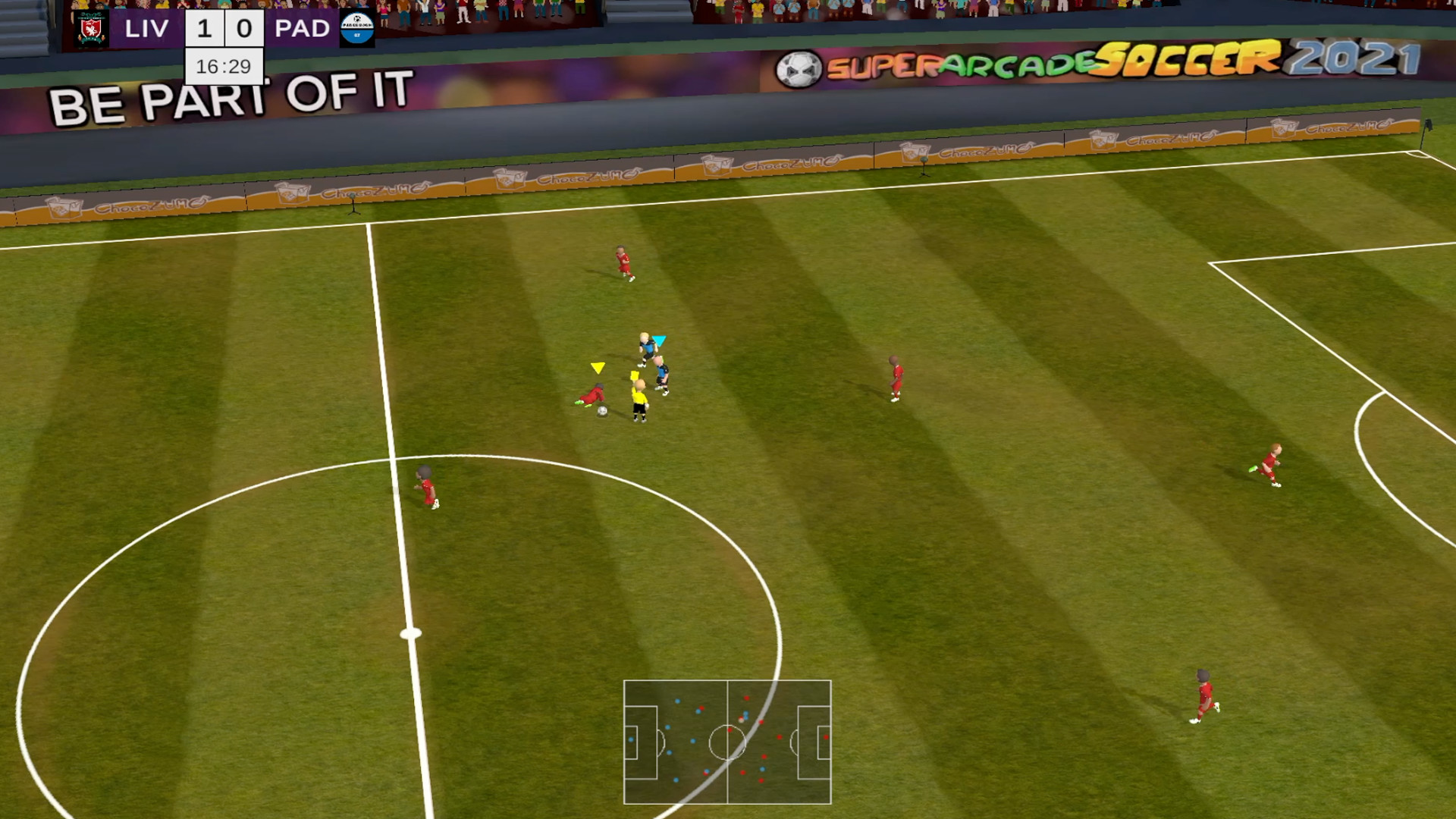The height and width of the screenshot is (819, 1456).
Task: Select the cyan triangle player marker
Action: click(661, 341)
